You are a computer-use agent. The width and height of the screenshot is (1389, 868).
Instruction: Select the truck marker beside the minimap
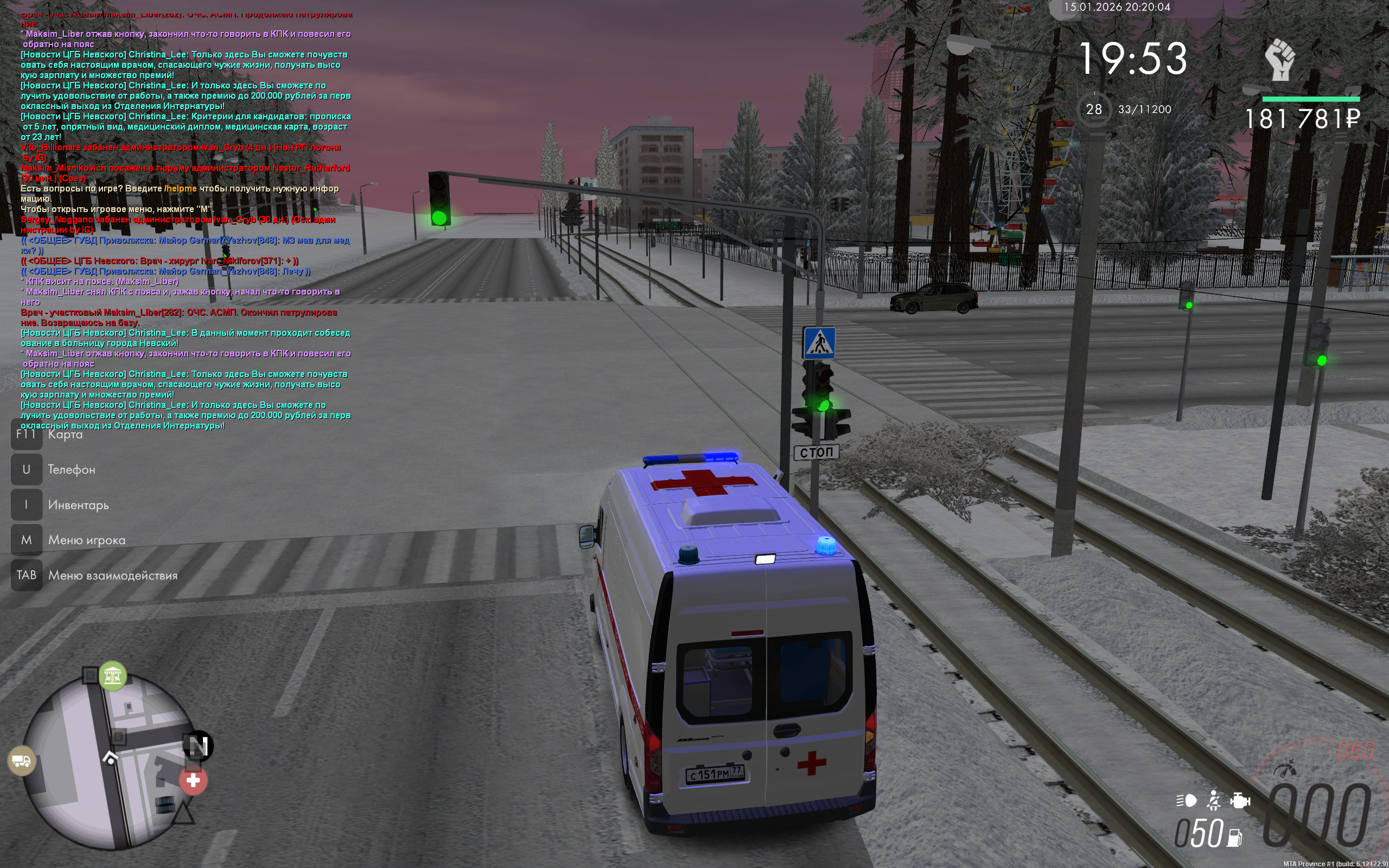(x=22, y=761)
